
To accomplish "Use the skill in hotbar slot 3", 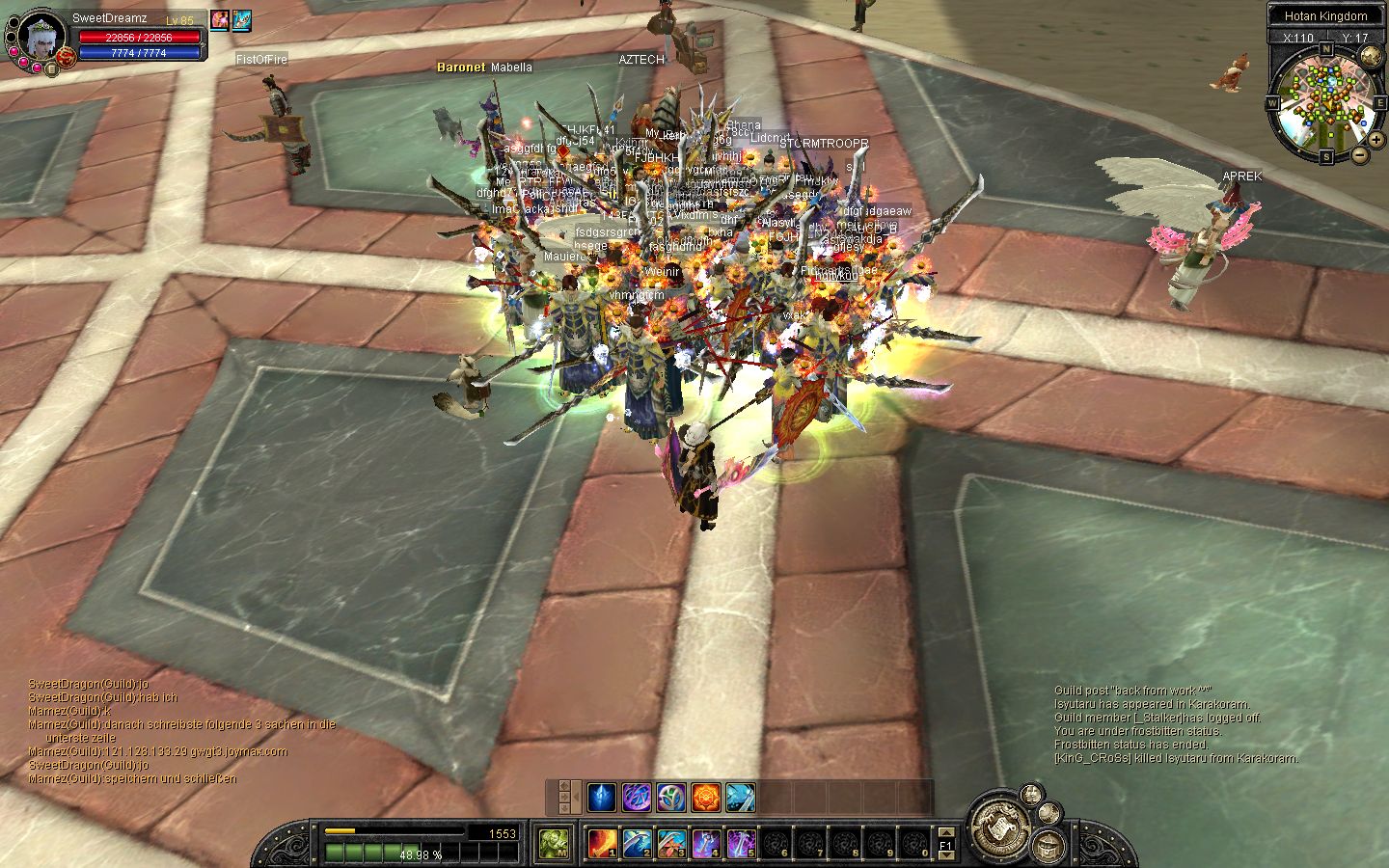I will tap(671, 843).
